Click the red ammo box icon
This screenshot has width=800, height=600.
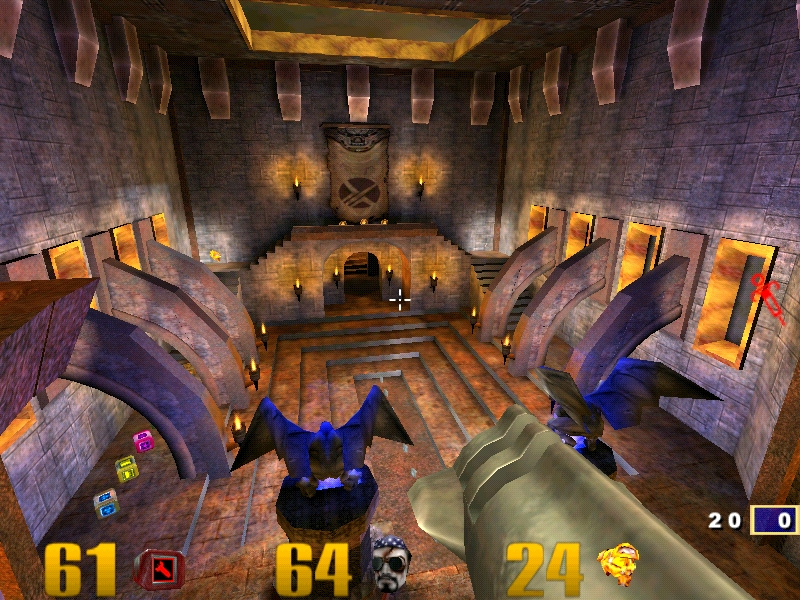(160, 569)
